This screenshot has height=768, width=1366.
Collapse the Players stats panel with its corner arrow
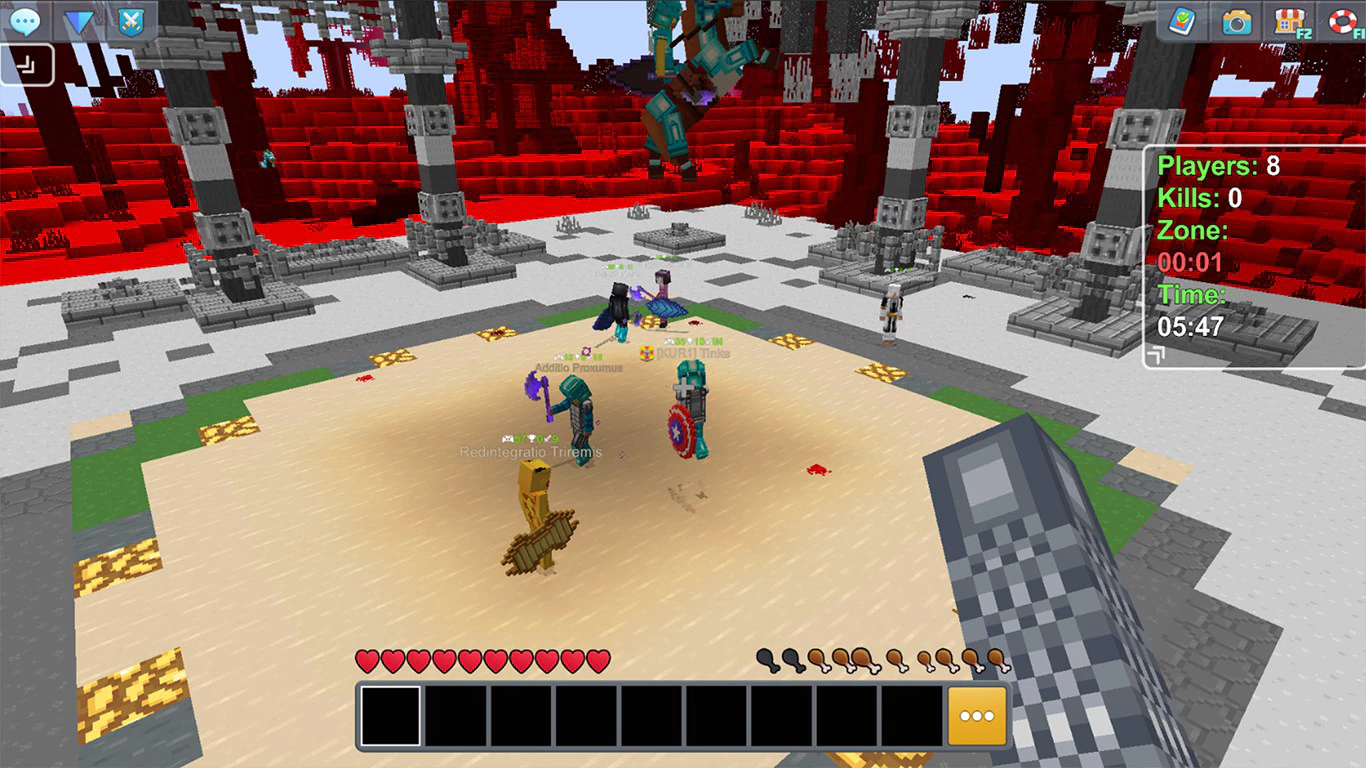point(1161,354)
